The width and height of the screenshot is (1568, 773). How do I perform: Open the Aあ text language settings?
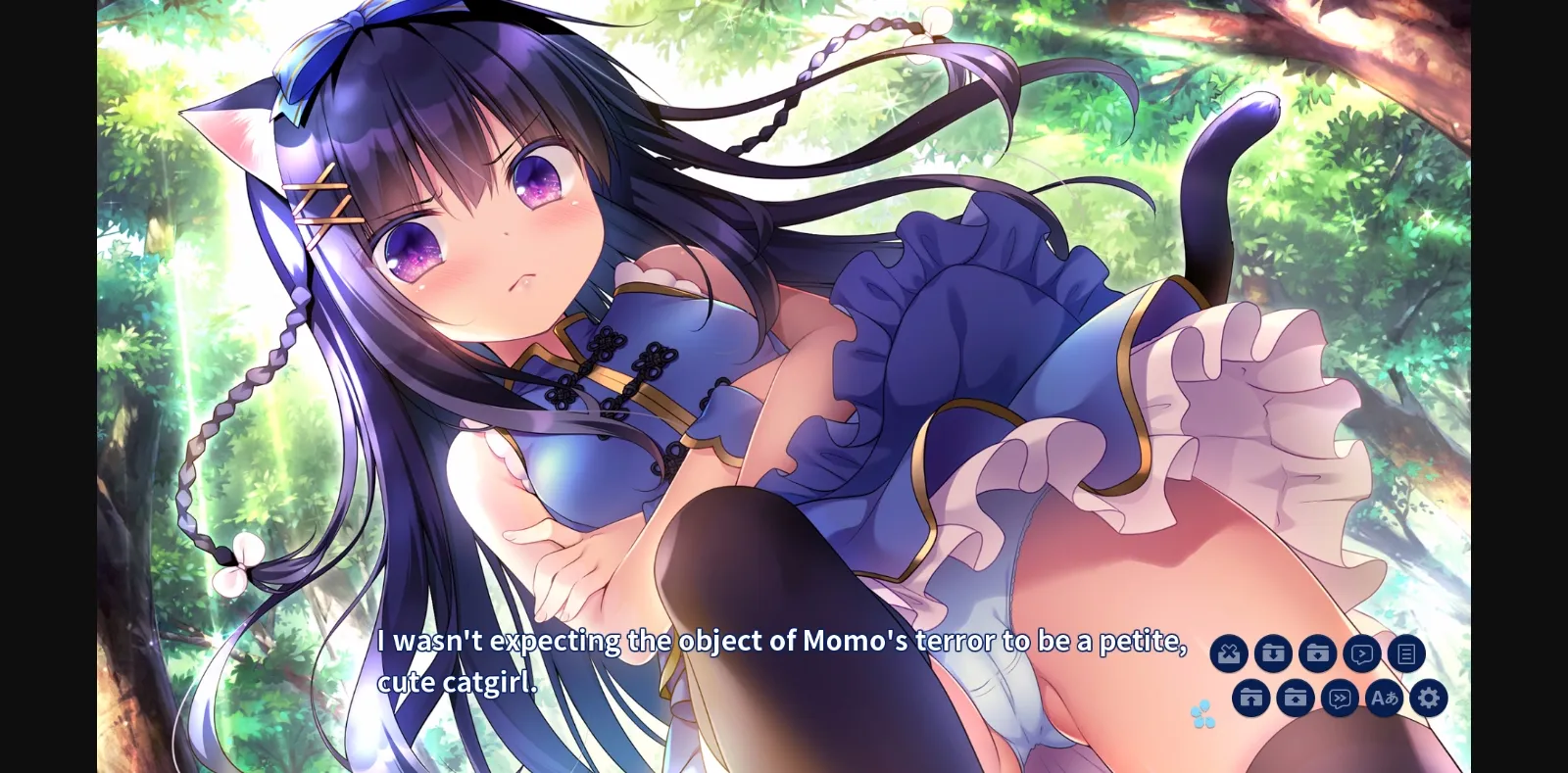click(x=1385, y=698)
